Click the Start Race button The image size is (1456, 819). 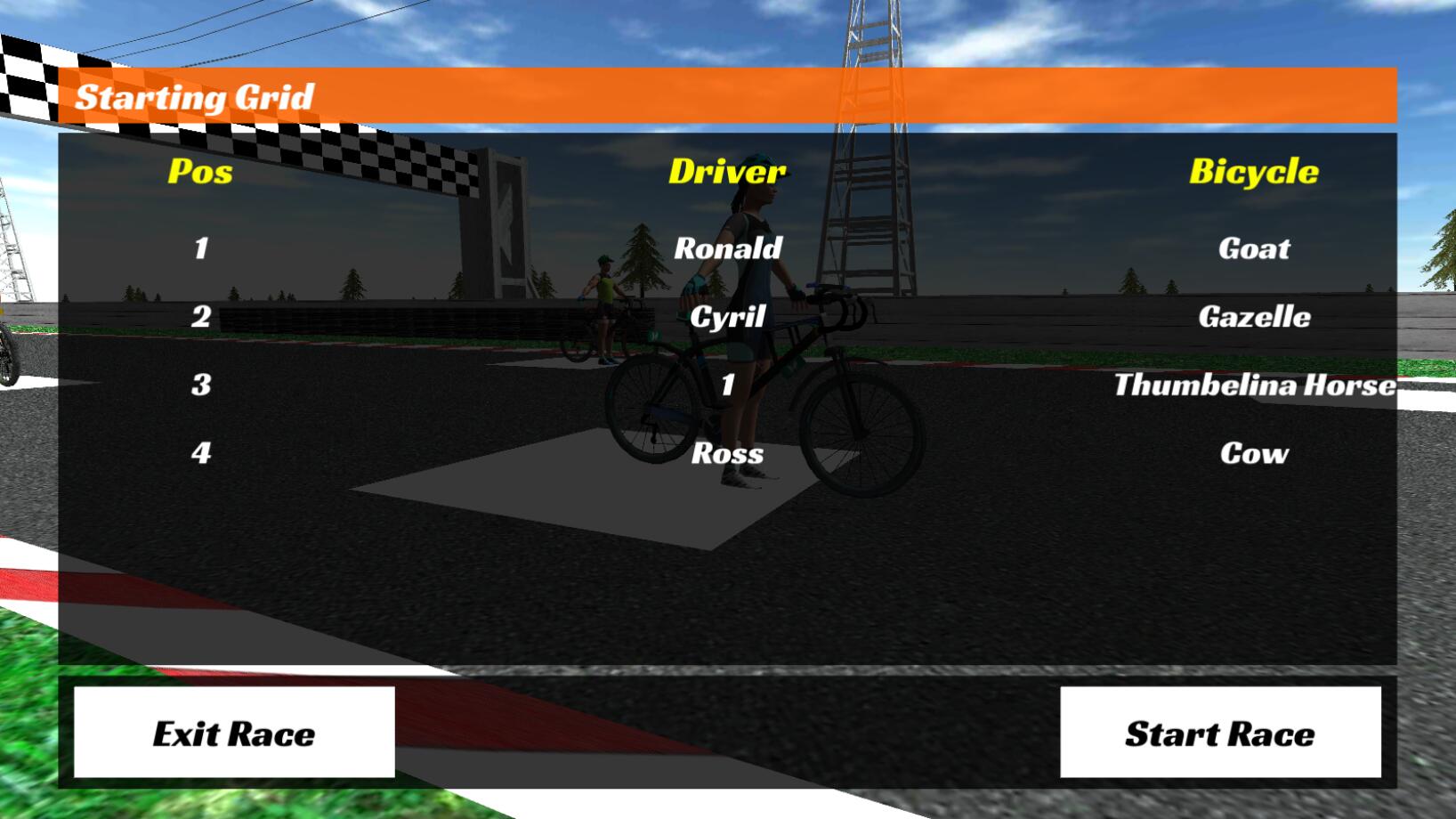tap(1220, 734)
